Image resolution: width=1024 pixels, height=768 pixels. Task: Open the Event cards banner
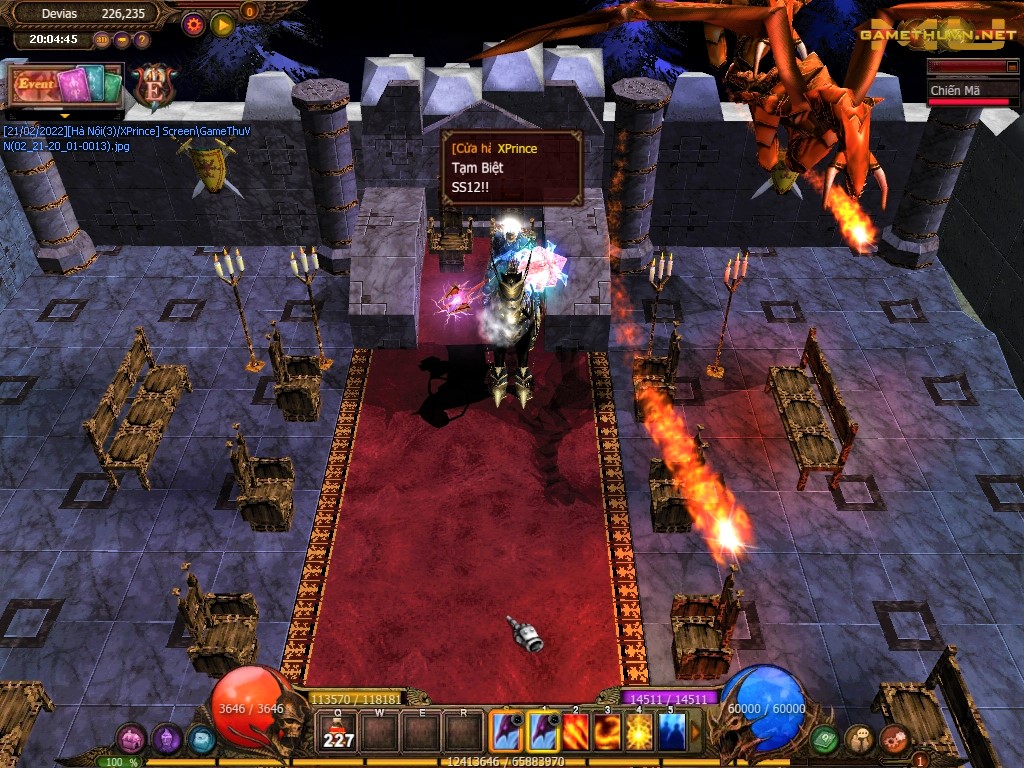(x=66, y=85)
